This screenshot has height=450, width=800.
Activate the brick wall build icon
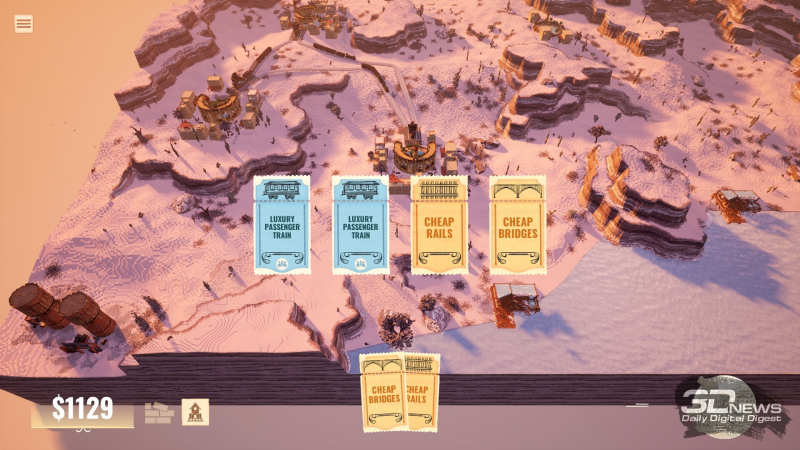click(x=159, y=412)
